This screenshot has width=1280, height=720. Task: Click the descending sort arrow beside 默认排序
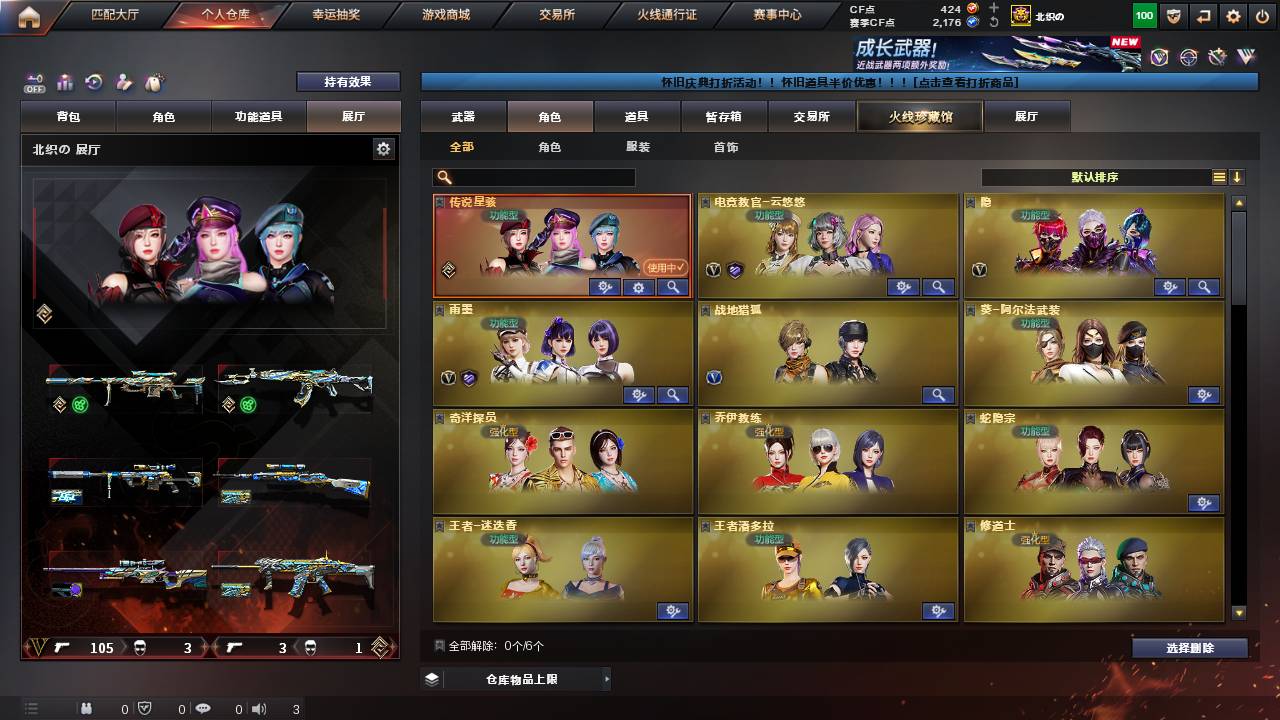click(1238, 177)
